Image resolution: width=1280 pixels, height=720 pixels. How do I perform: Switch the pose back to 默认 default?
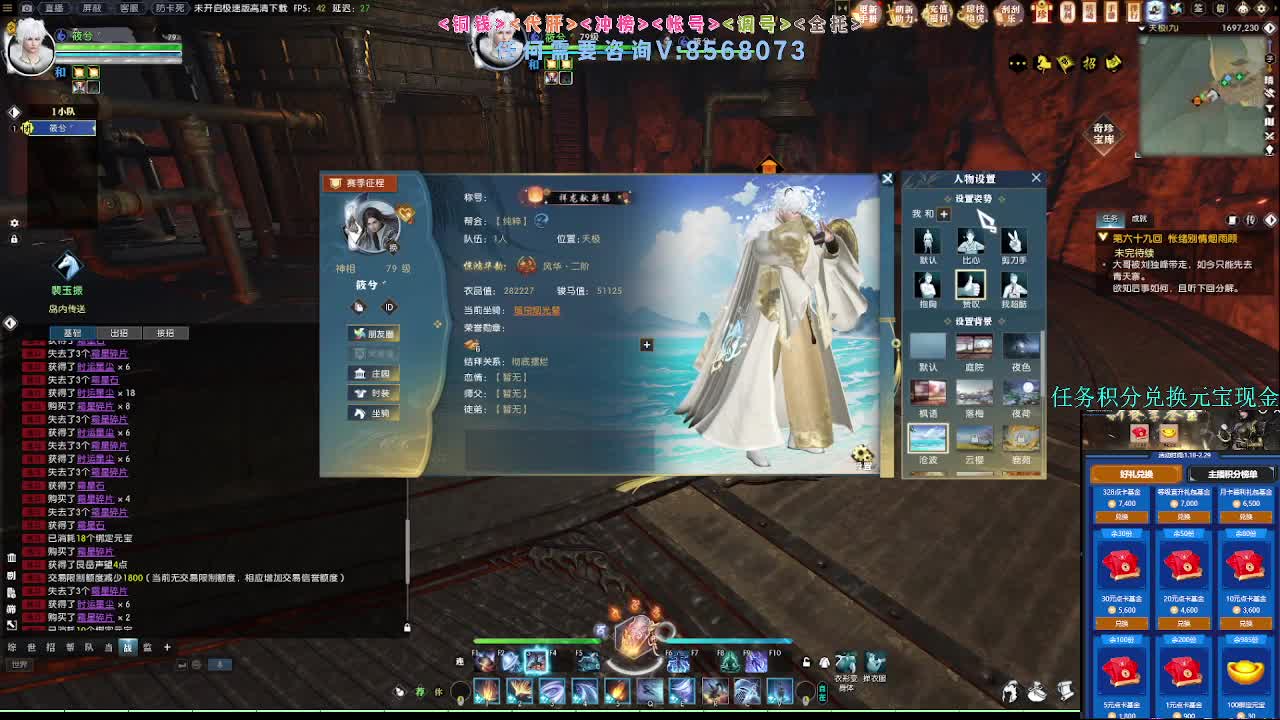(927, 243)
